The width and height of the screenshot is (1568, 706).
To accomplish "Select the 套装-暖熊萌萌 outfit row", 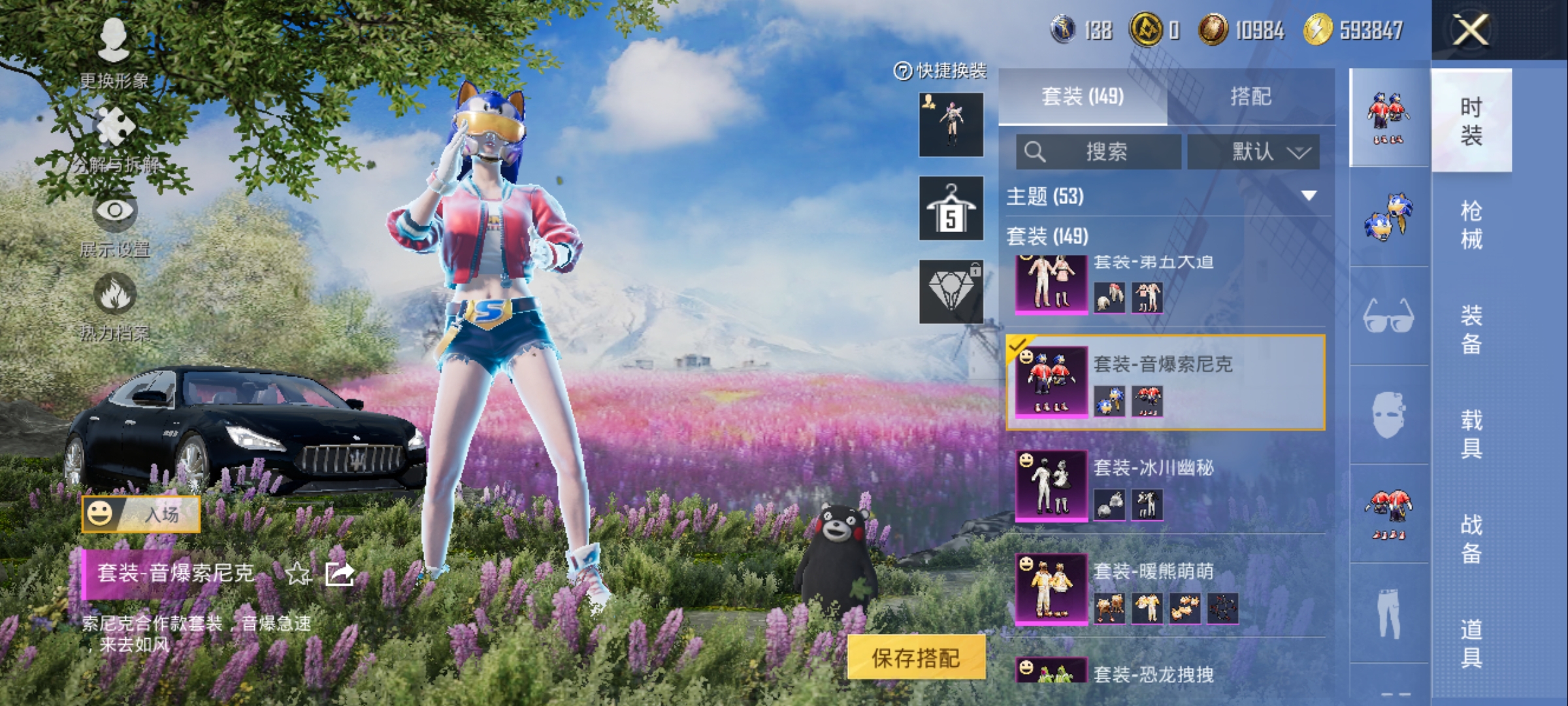I will click(x=1166, y=588).
